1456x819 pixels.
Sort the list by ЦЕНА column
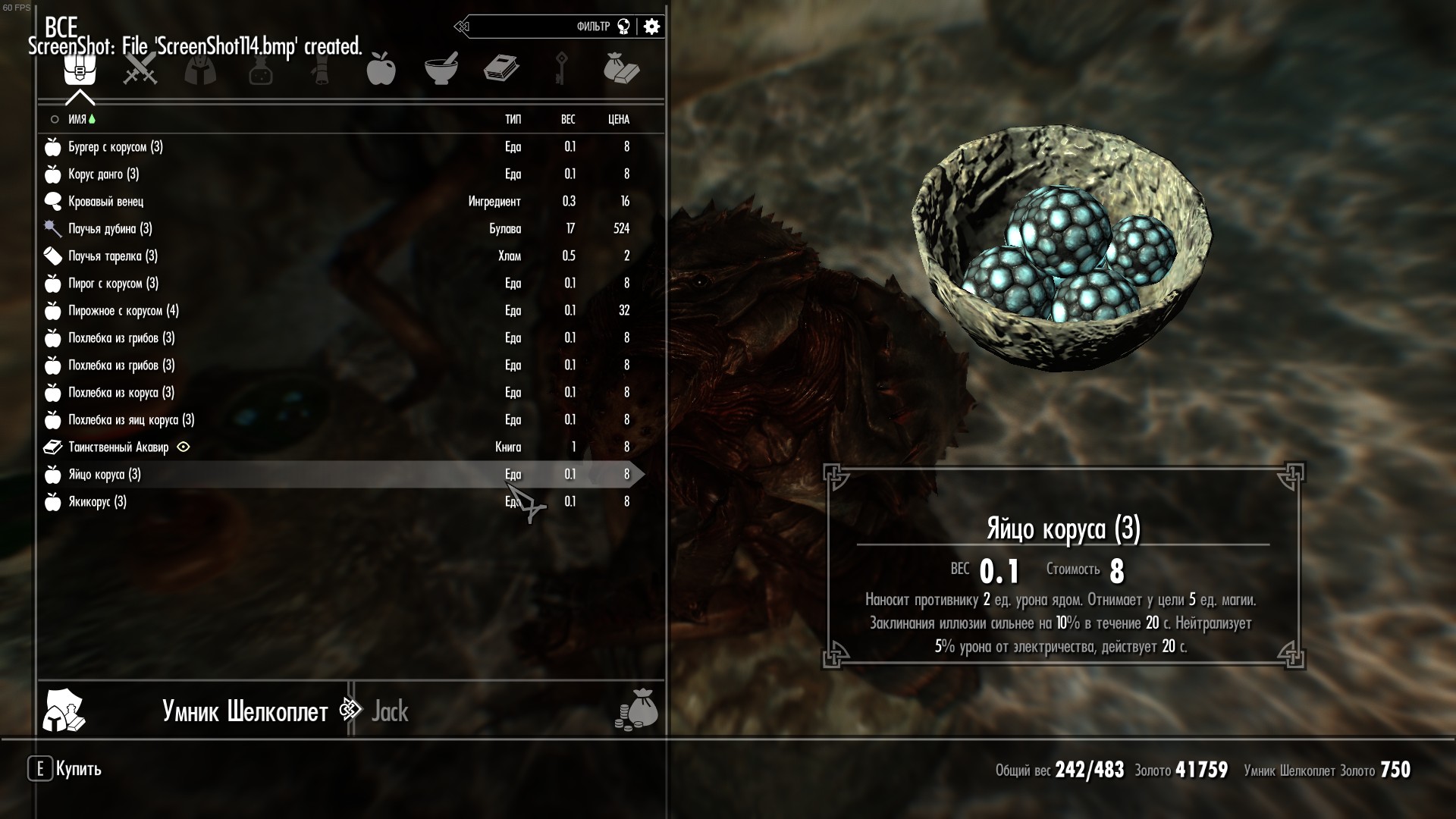(618, 120)
